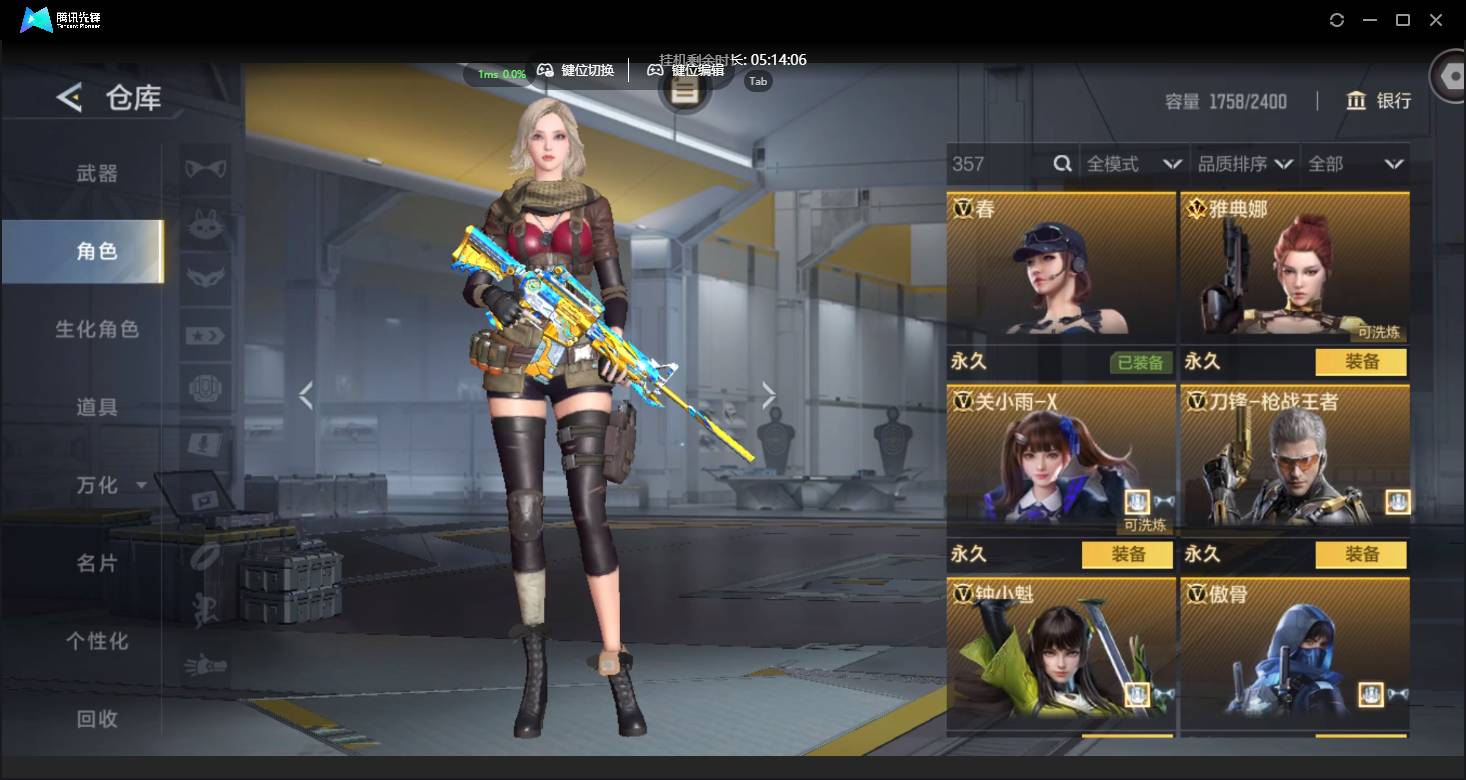The width and height of the screenshot is (1466, 780).
Task: Select the 傲骨 character card
Action: [1294, 650]
